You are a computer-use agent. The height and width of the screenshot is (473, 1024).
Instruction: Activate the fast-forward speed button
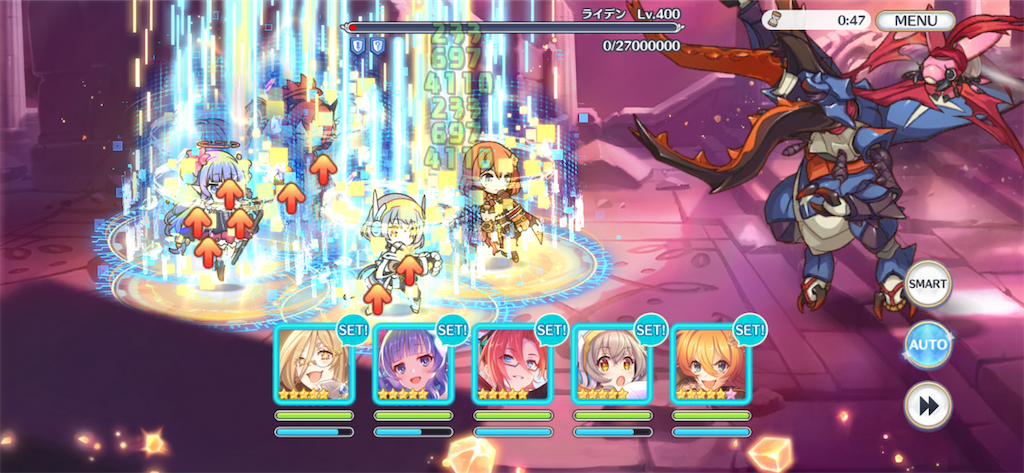point(927,406)
